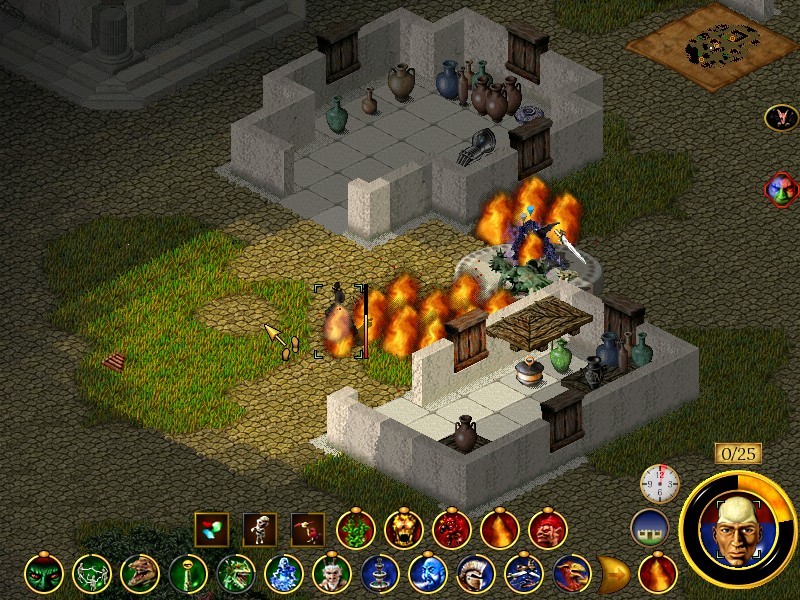800x600 pixels.
Task: Click the colored gems square icon
Action: point(212,528)
